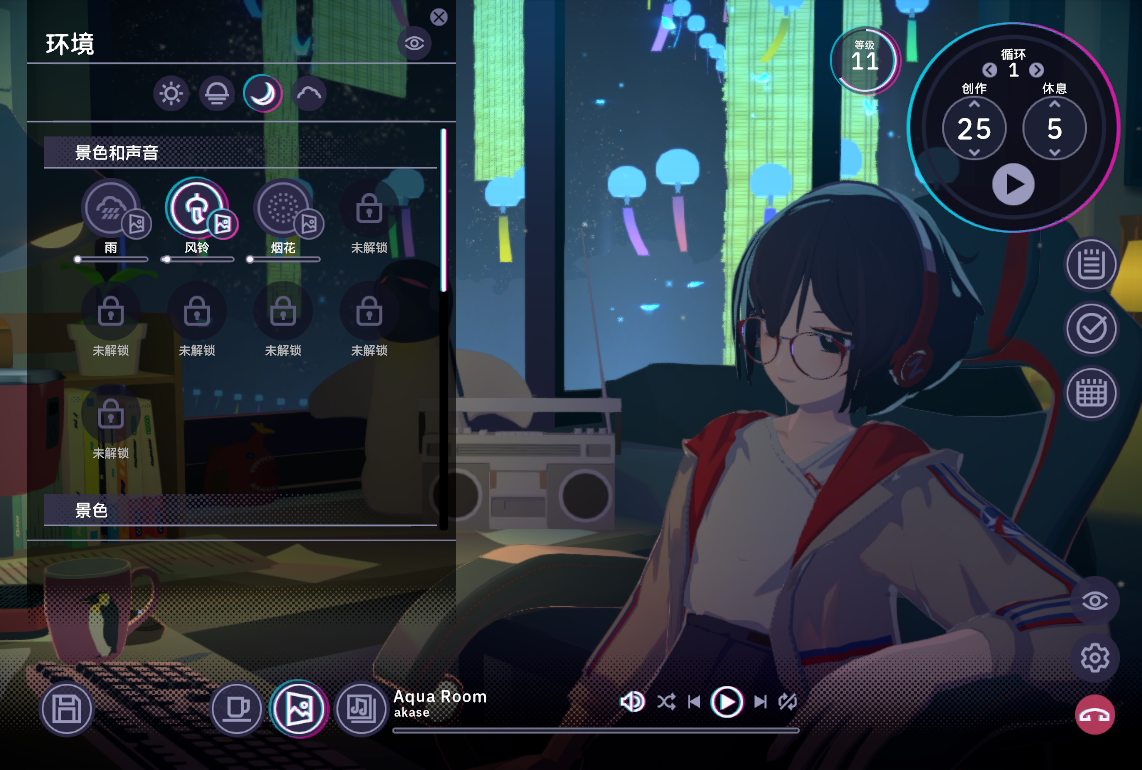Open the to-do checkmark icon
The image size is (1142, 770).
1091,329
